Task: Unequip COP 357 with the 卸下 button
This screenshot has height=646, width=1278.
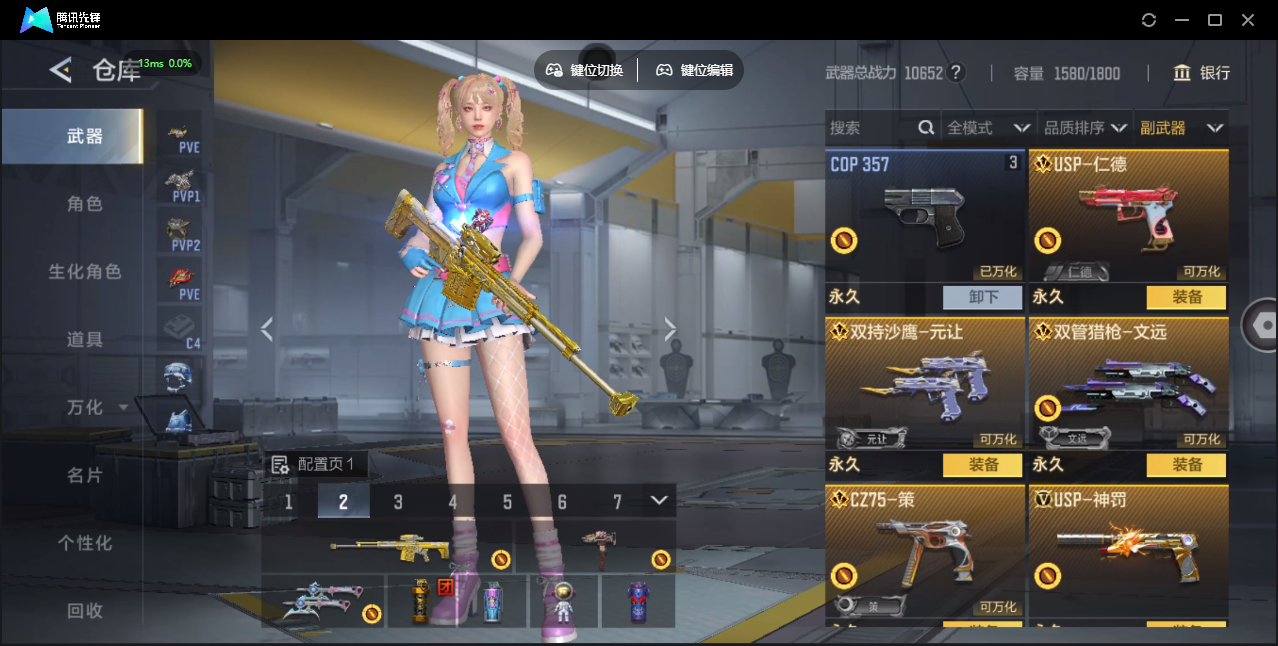Action: point(982,297)
